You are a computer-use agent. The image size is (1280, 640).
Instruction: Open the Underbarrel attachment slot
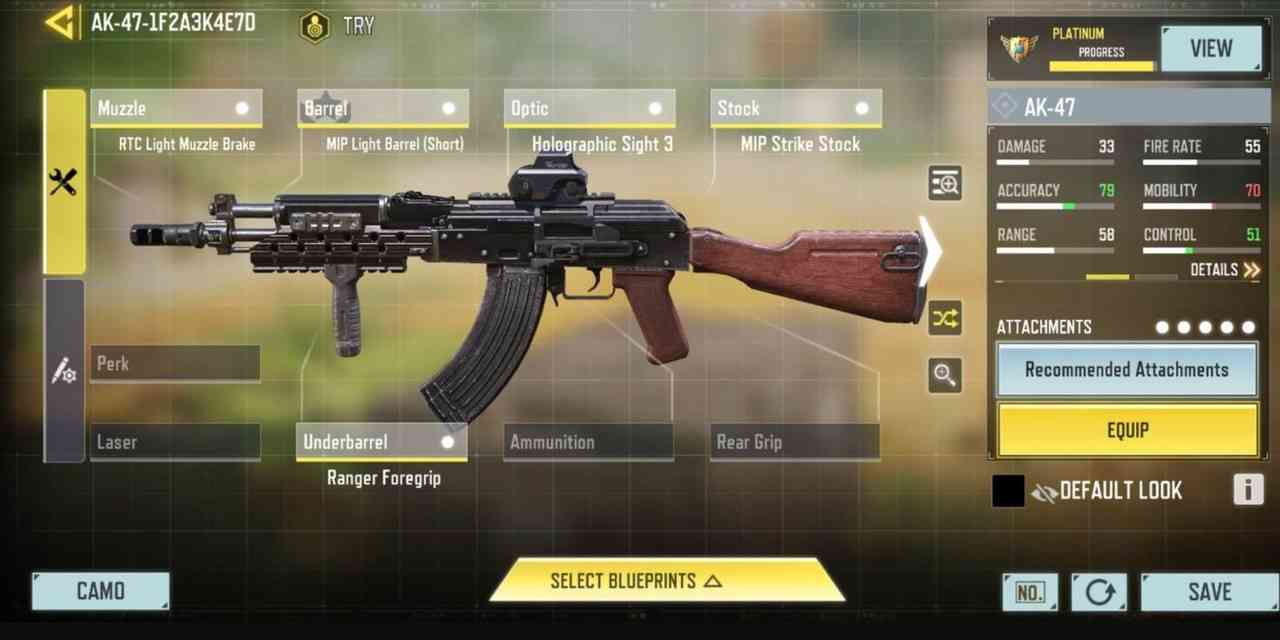pyautogui.click(x=382, y=442)
